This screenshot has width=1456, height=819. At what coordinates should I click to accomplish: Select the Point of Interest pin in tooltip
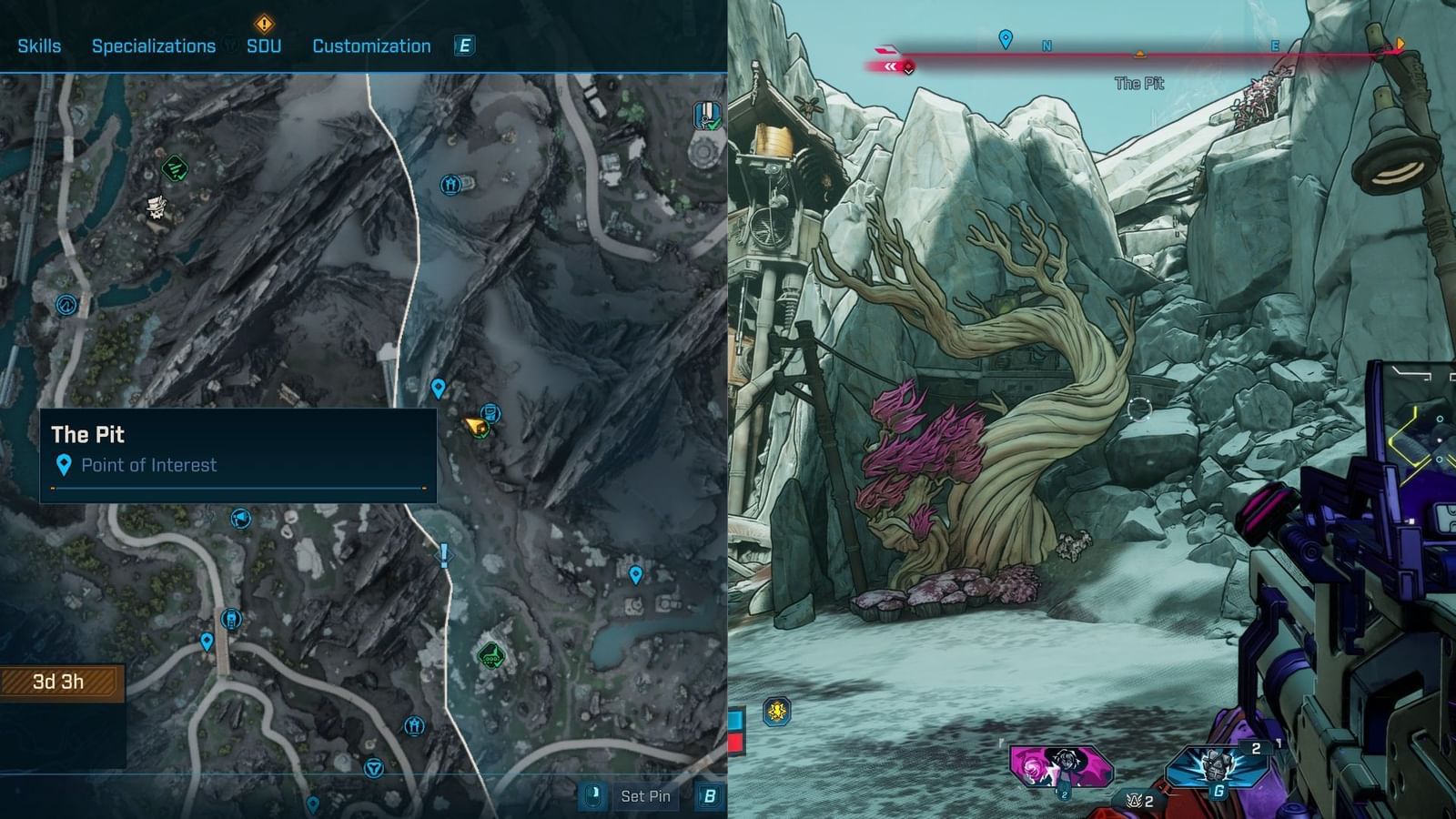[64, 465]
